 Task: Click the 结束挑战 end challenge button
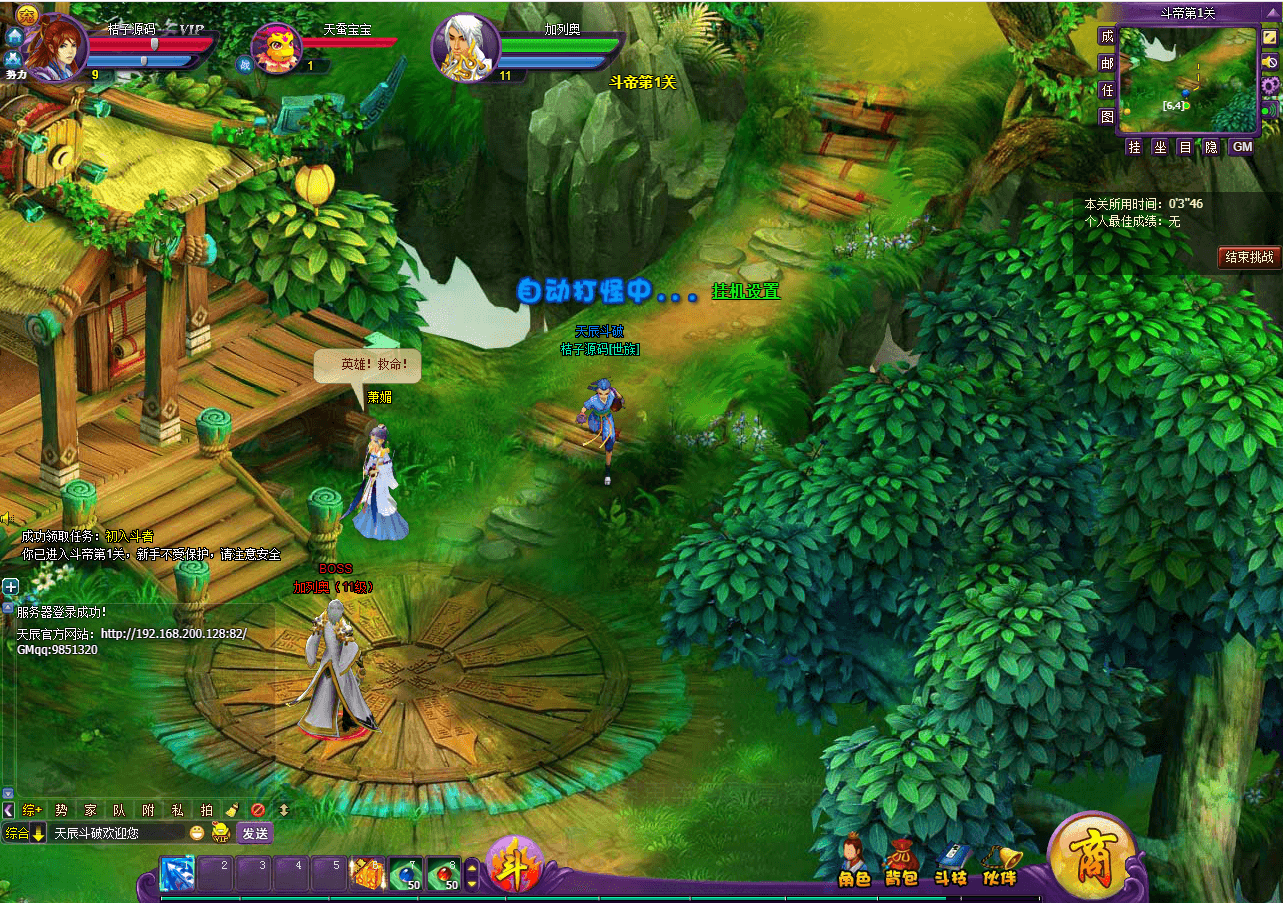tap(1249, 257)
